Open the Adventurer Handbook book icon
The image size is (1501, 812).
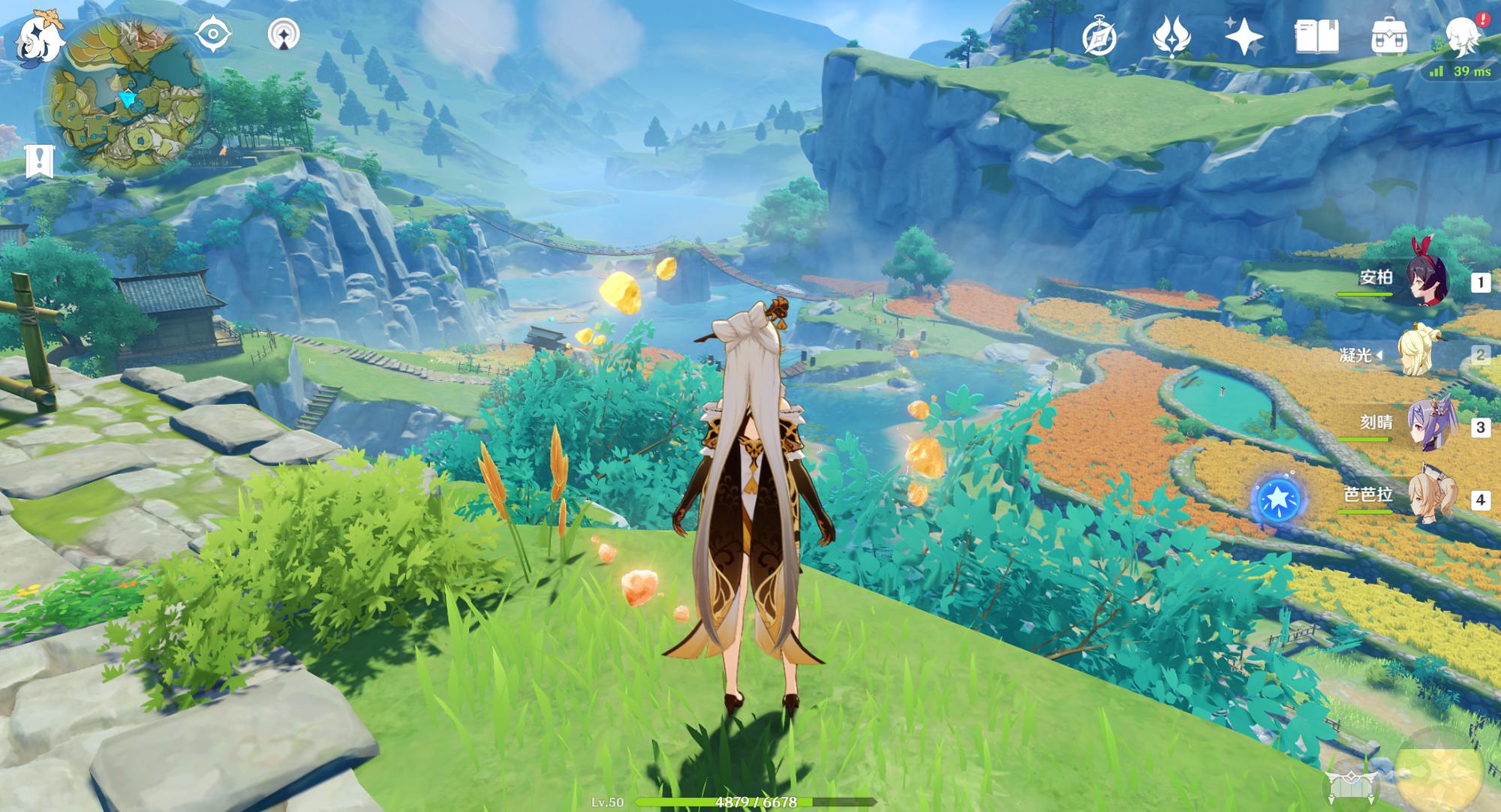1316,37
